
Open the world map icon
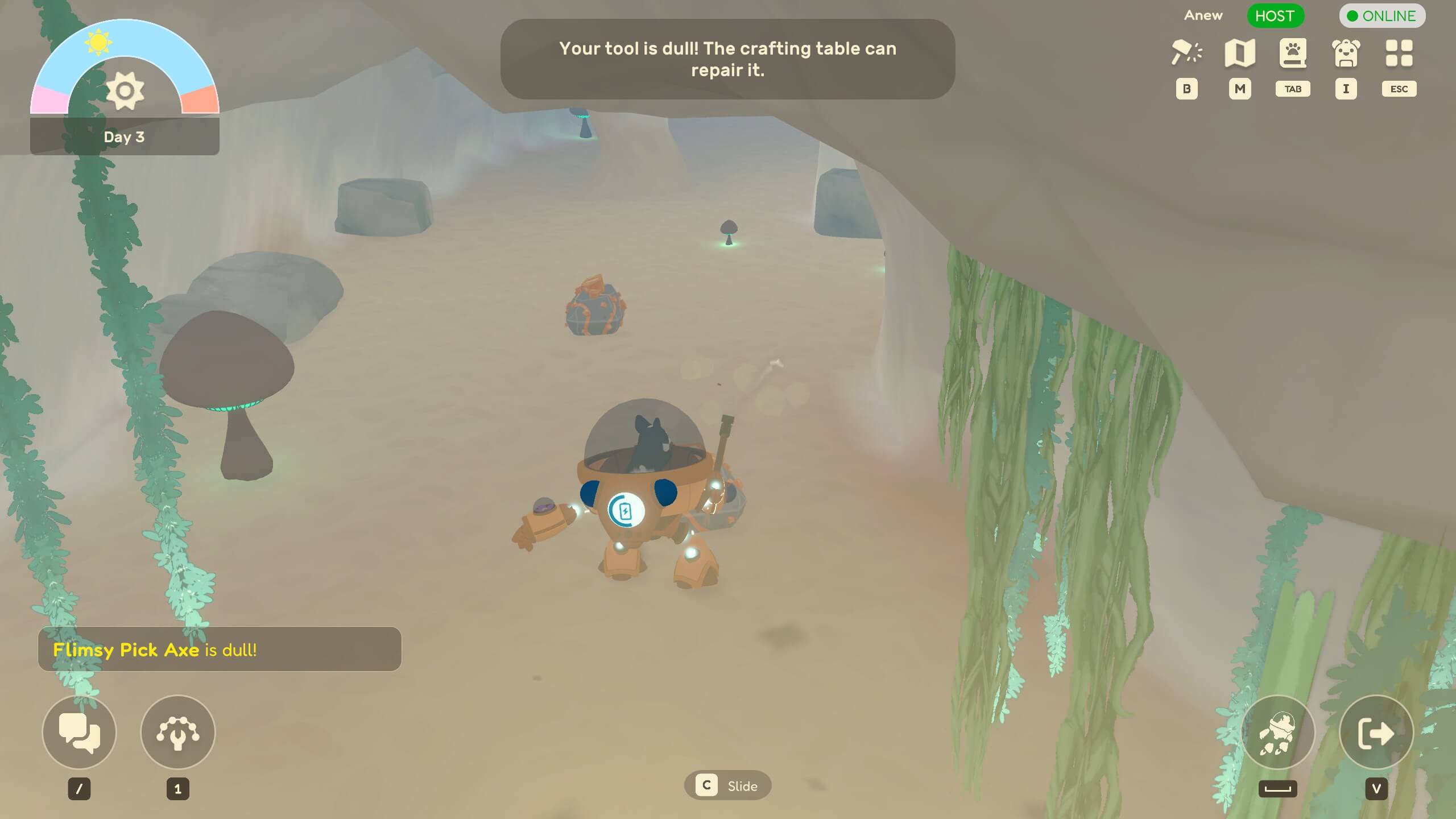[1240, 52]
